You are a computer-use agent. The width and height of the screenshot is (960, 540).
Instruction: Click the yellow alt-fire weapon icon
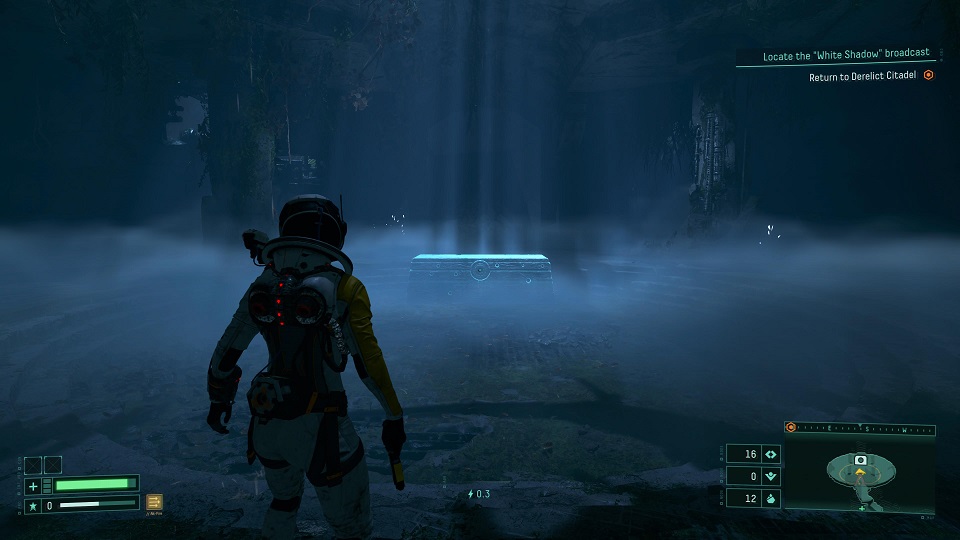[155, 502]
